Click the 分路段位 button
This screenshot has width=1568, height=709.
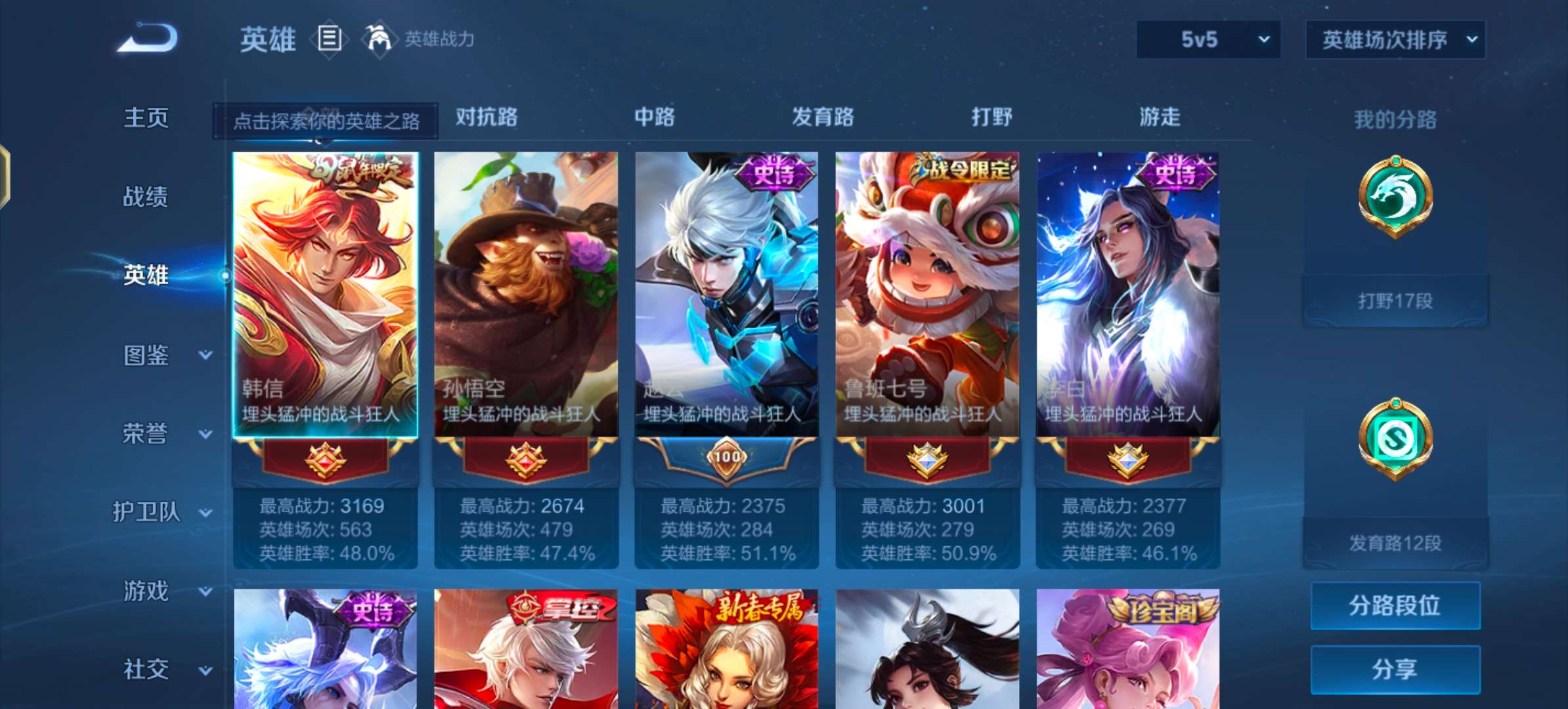pos(1395,605)
